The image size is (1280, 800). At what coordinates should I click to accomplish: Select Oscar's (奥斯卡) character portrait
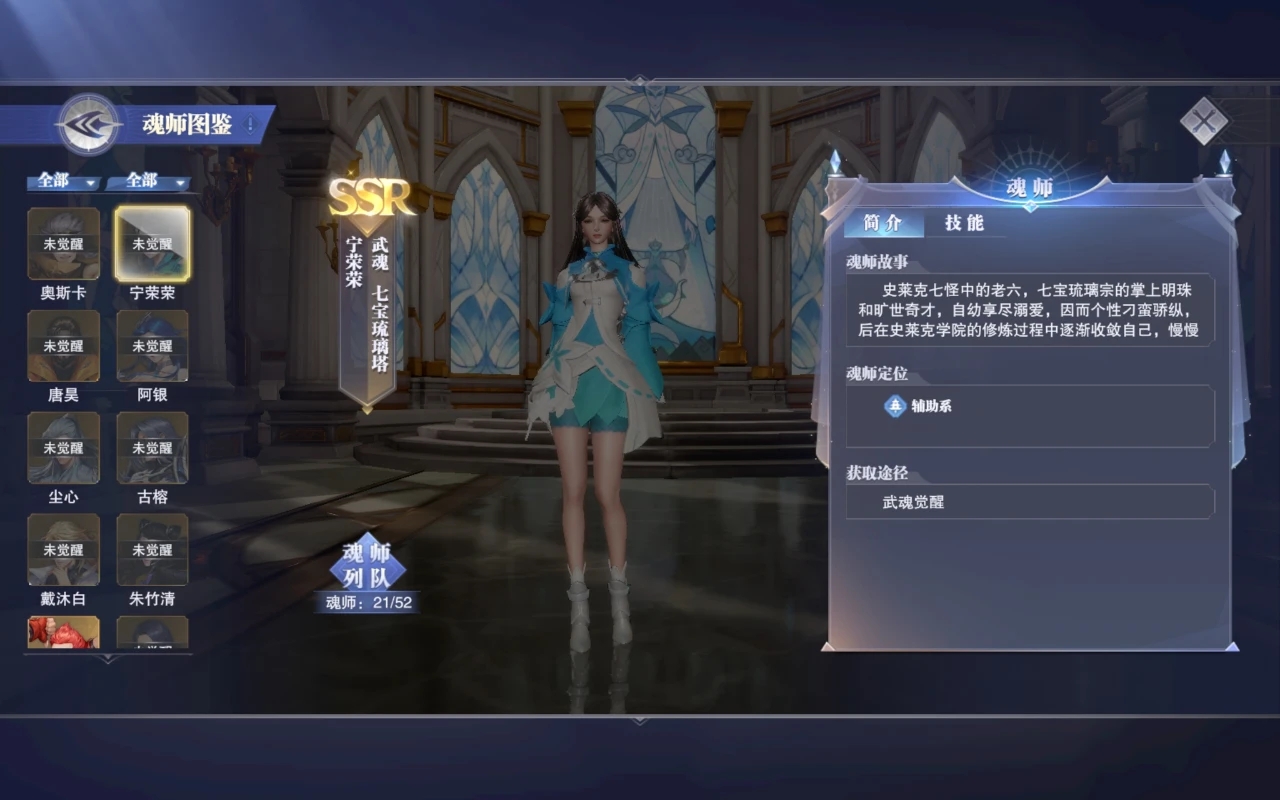tap(63, 245)
